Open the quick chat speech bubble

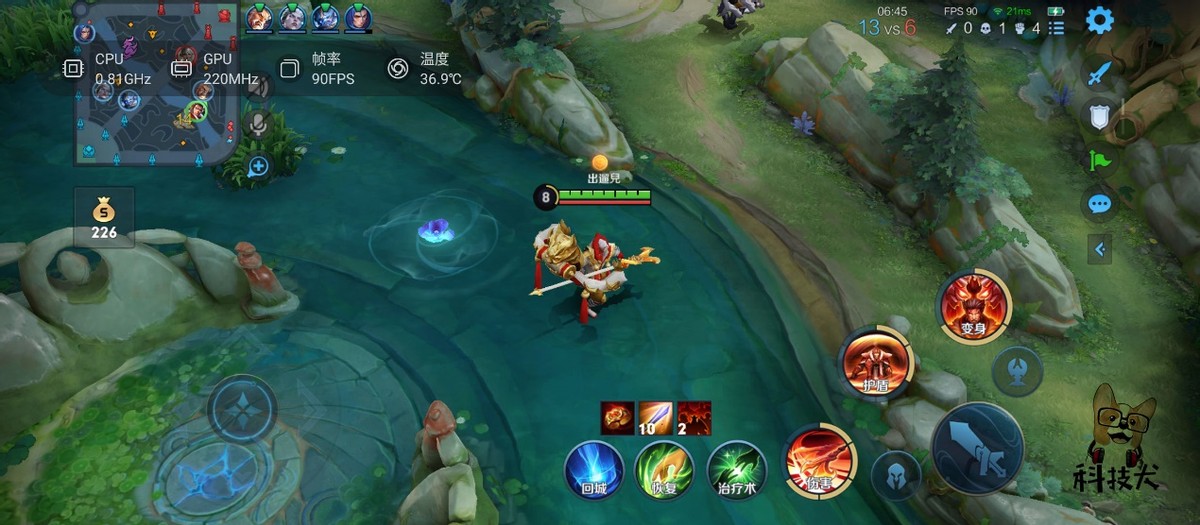tap(1100, 205)
